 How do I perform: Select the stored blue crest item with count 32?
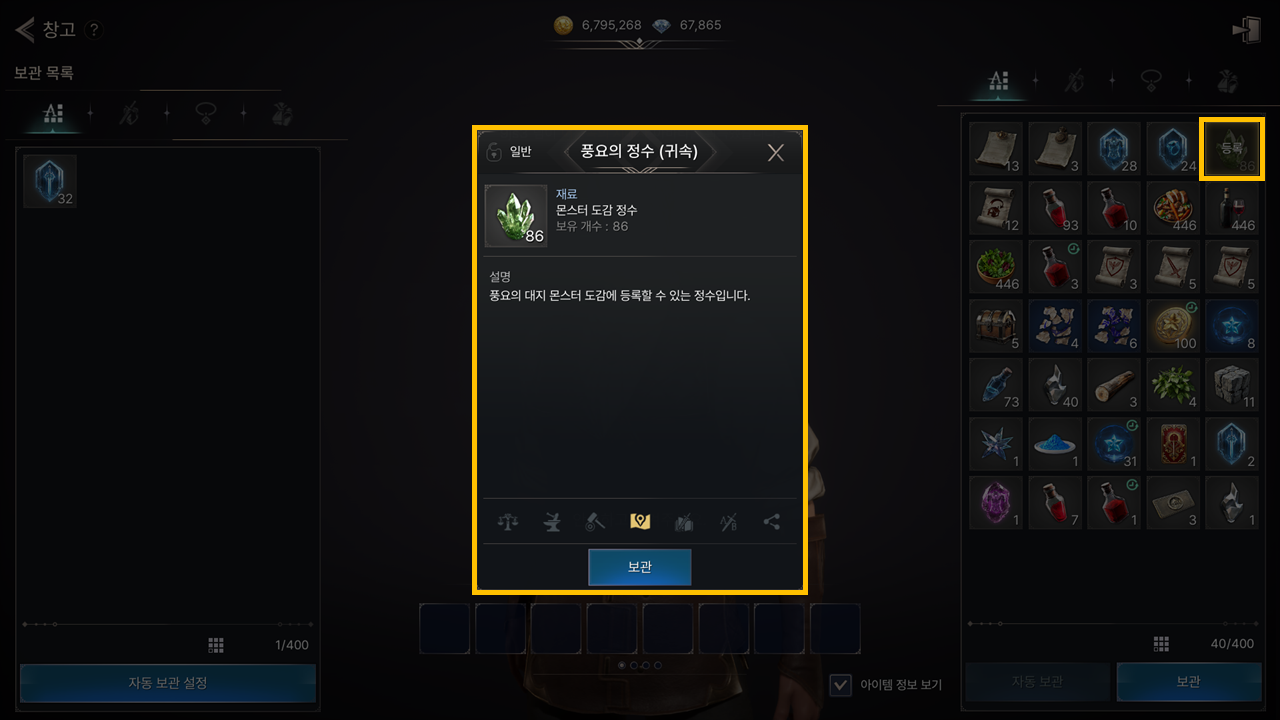pos(50,181)
